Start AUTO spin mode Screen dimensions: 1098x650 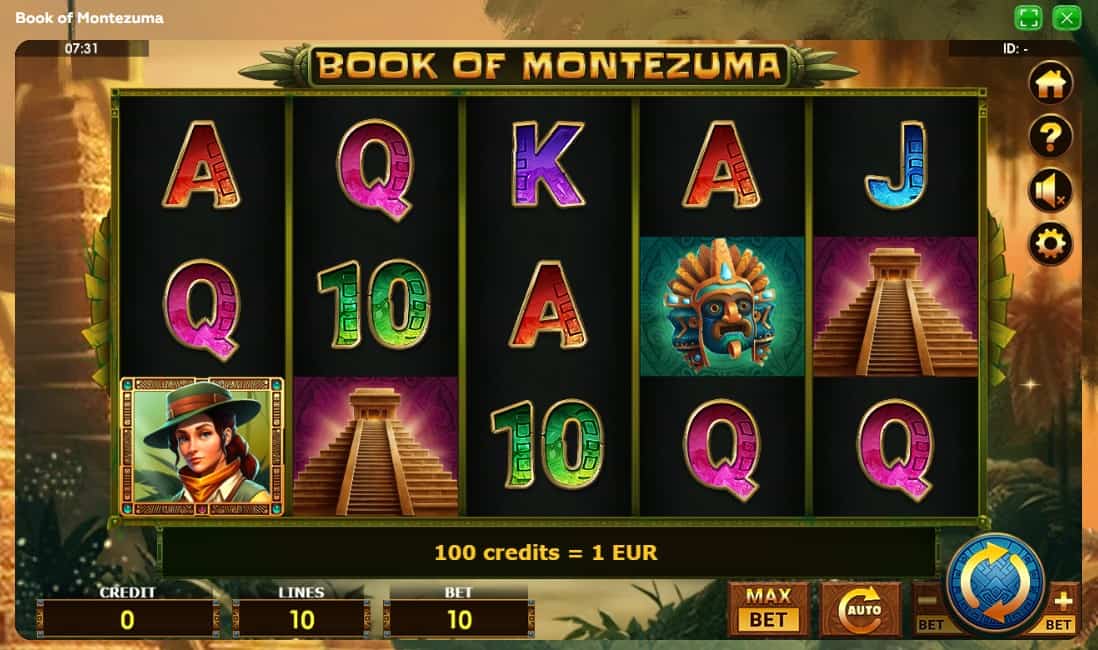tap(860, 608)
